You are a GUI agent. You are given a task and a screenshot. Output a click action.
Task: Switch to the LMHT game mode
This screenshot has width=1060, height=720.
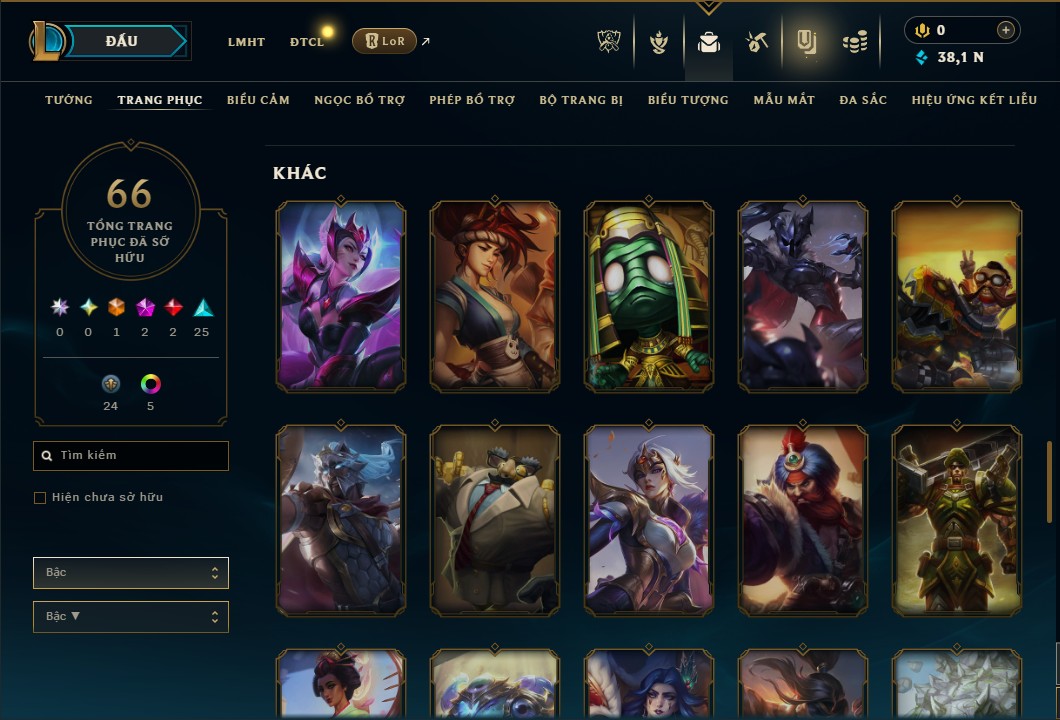[246, 42]
